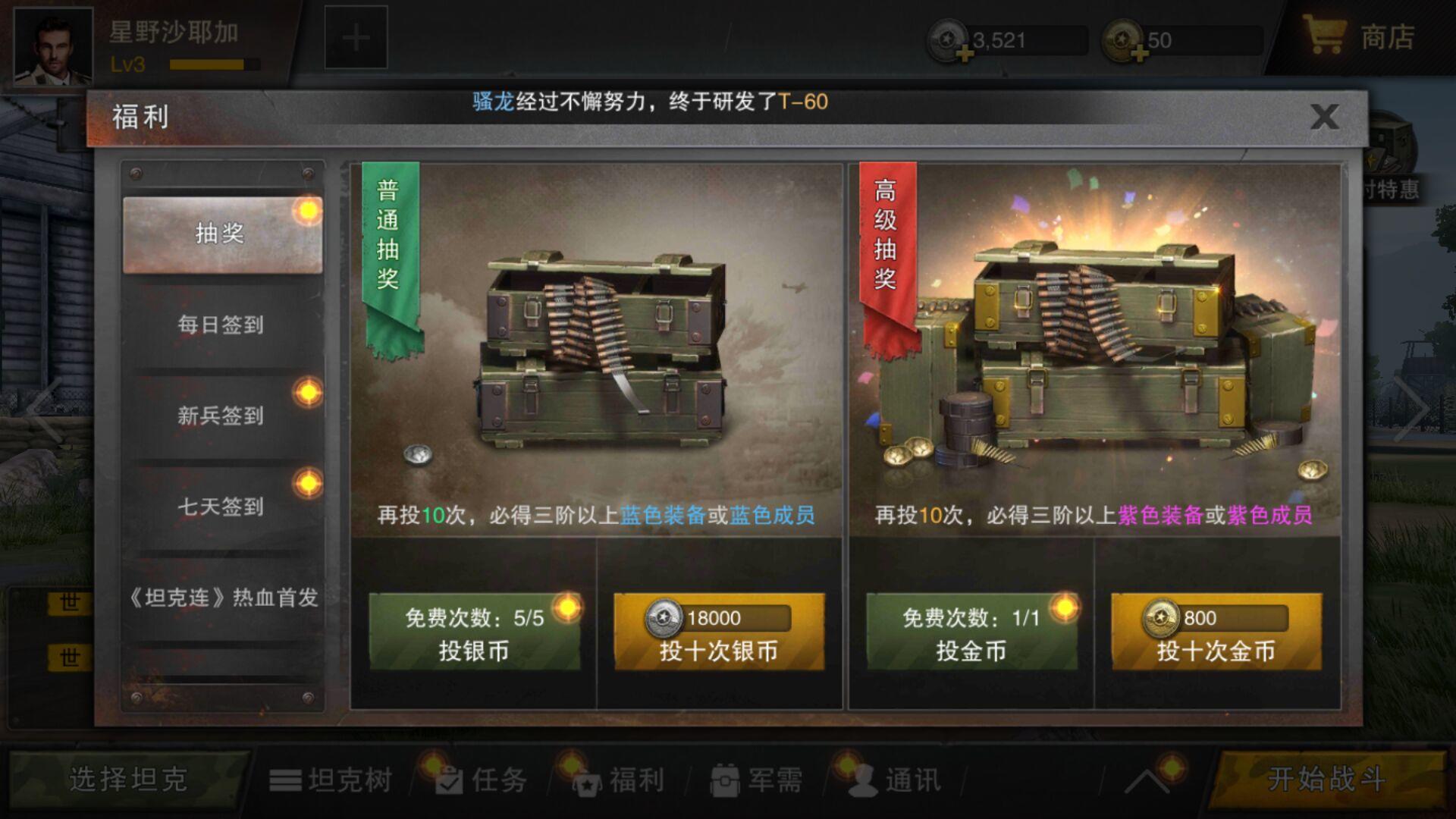Click 开始战斗 to start battle
Screen dimensions: 1456x819
coord(1326,778)
